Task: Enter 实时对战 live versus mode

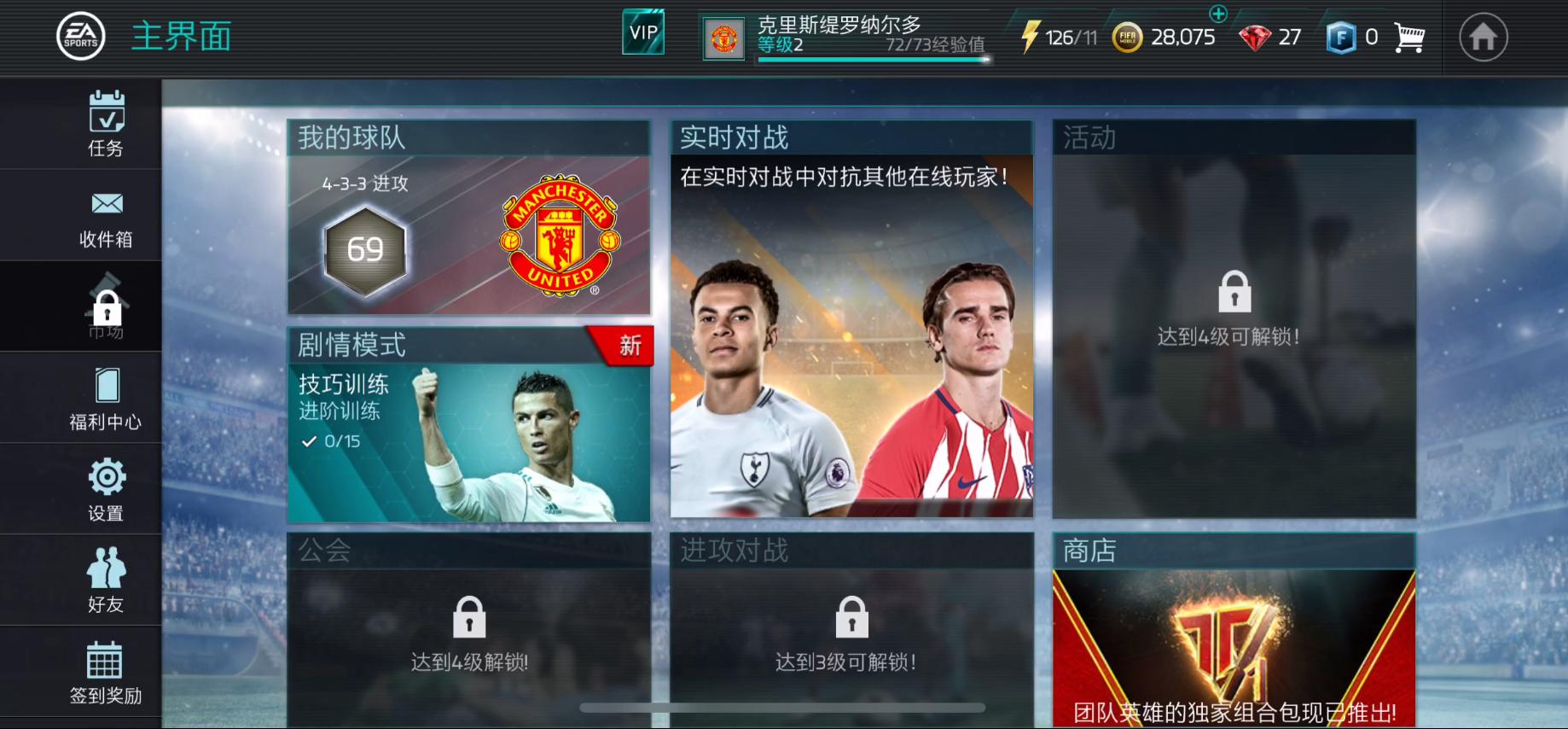Action: pos(851,324)
